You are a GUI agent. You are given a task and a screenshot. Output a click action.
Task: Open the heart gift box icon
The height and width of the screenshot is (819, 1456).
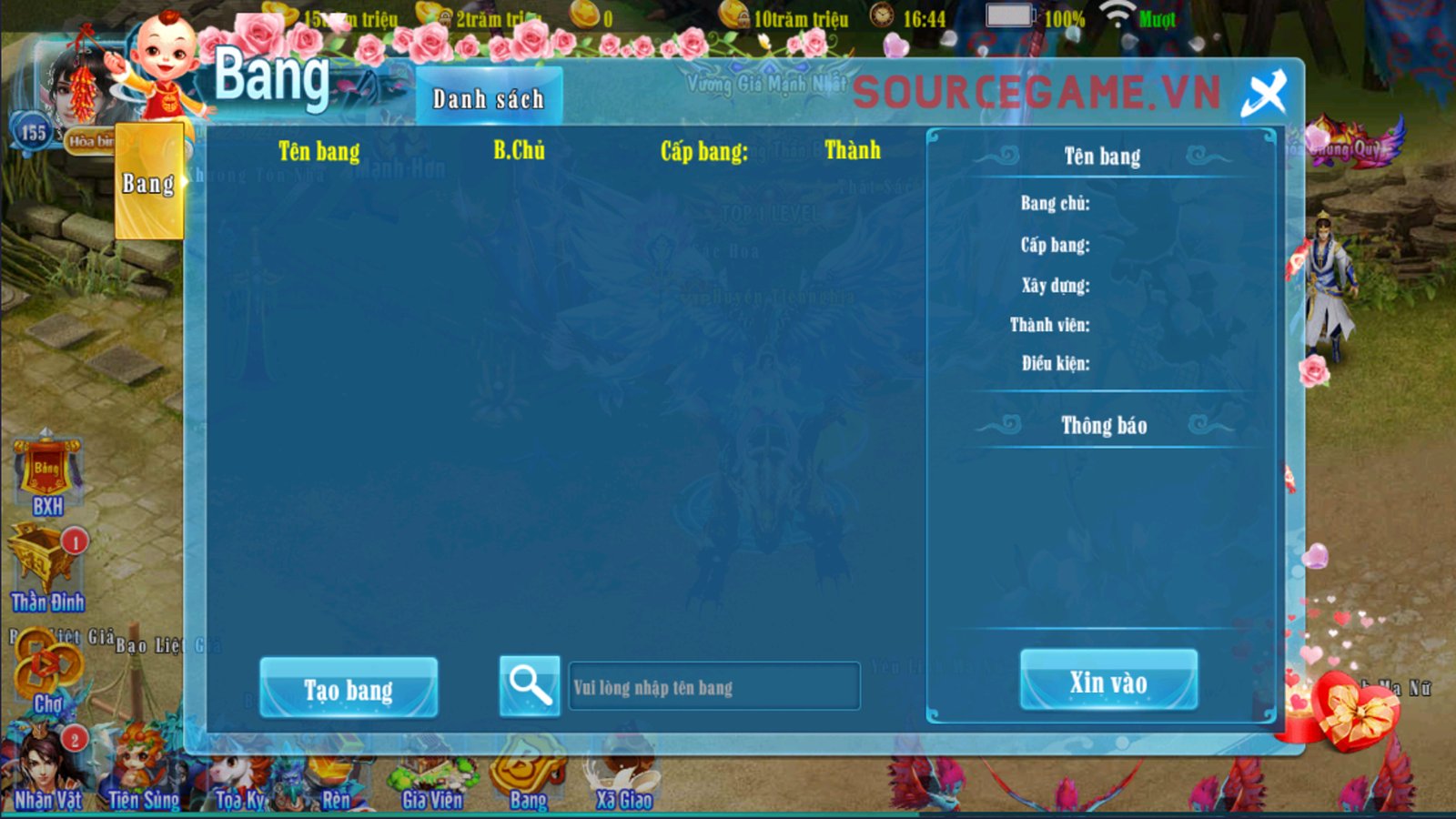pos(1354,712)
